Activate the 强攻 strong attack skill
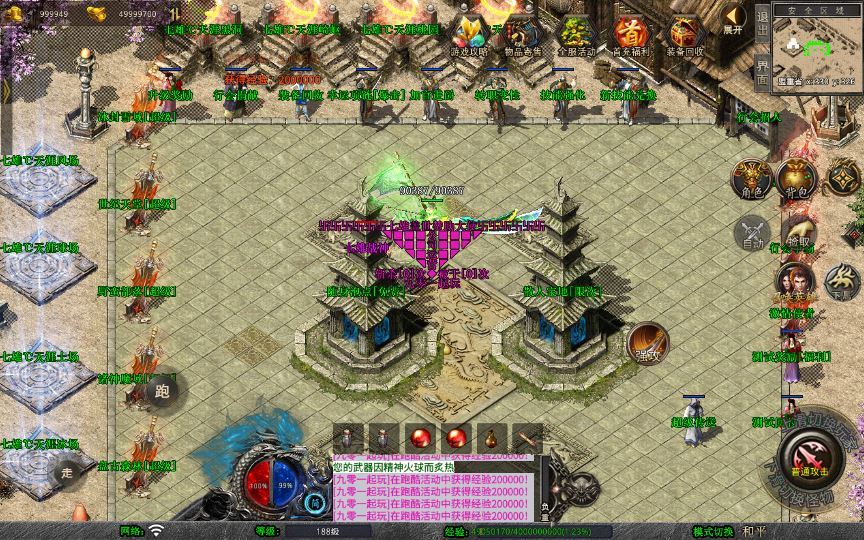 (647, 343)
